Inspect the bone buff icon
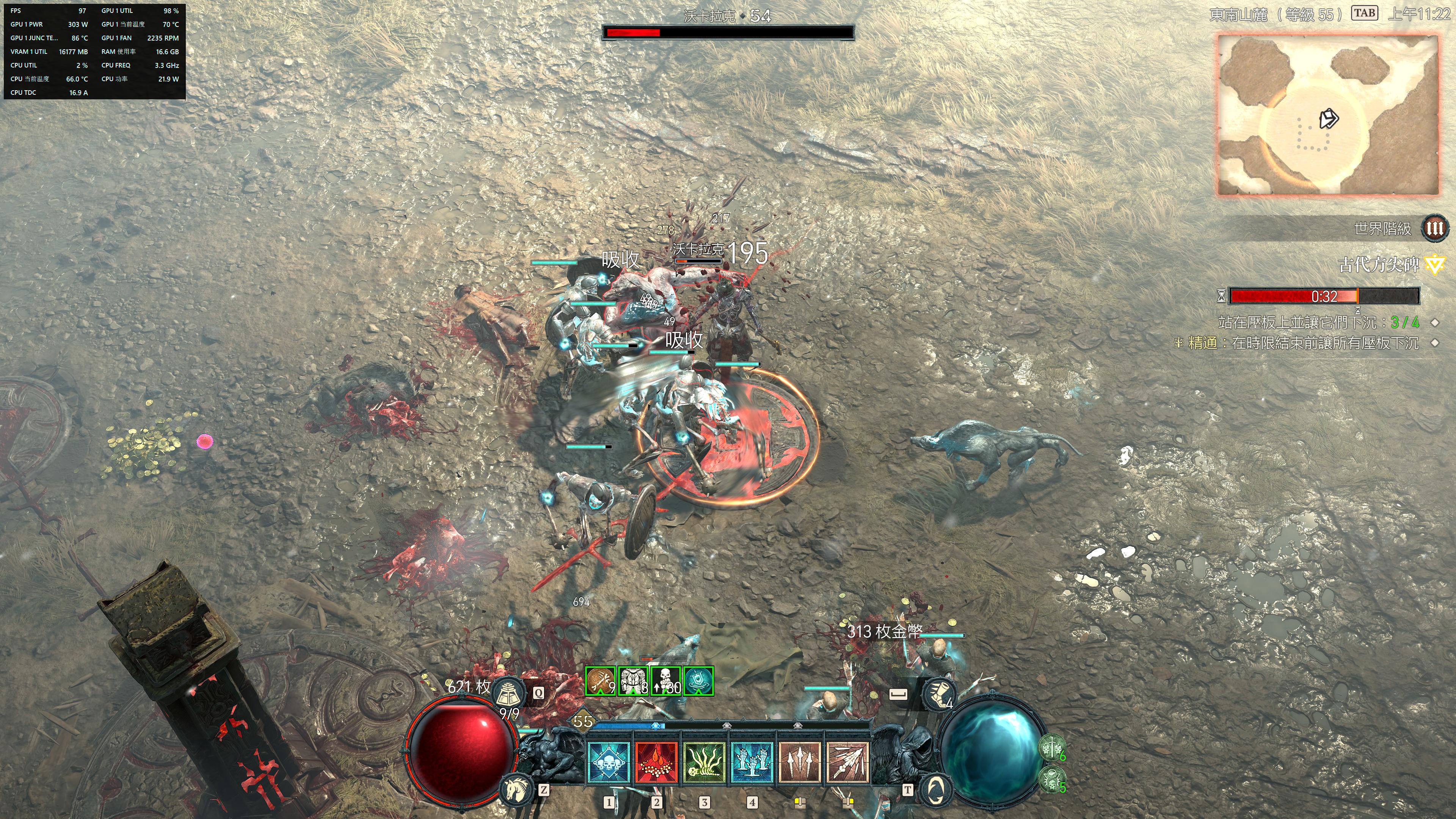This screenshot has width=1456, height=819. coord(600,681)
